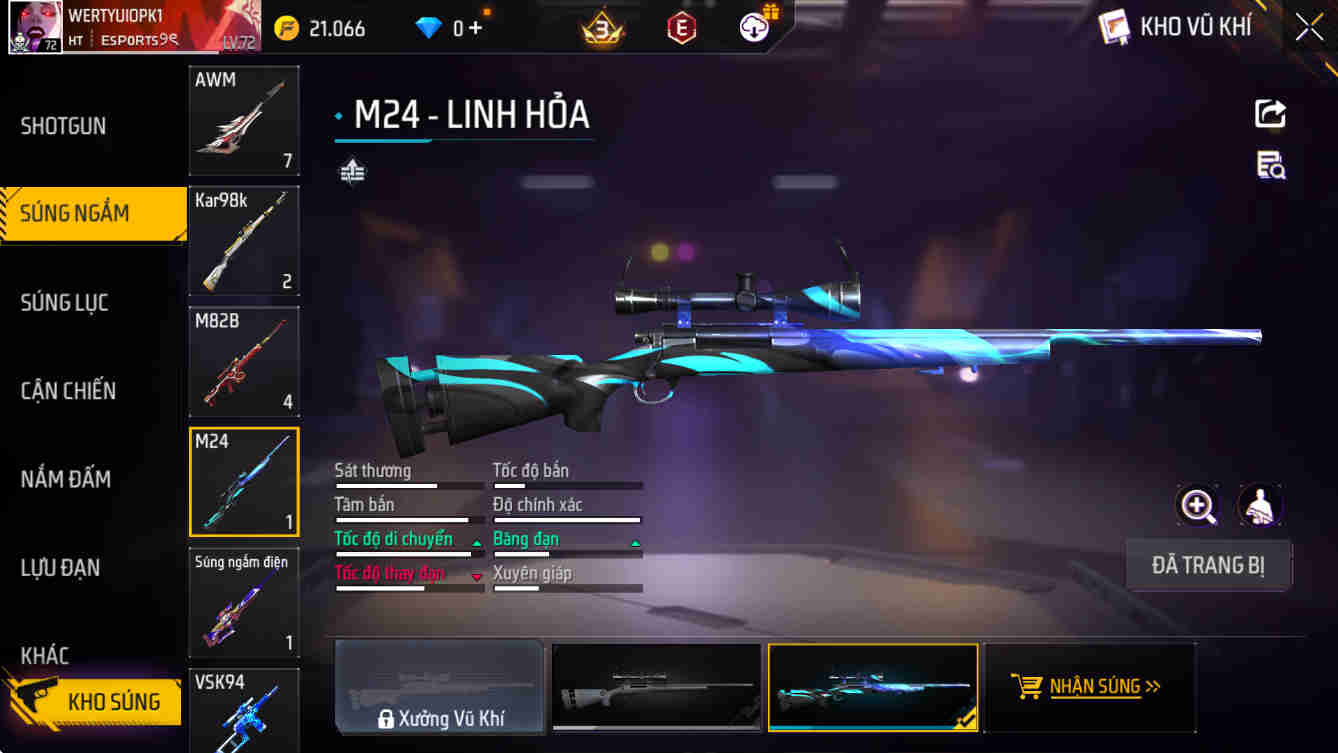This screenshot has width=1338, height=753.
Task: Open the red E event badge
Action: point(680,27)
